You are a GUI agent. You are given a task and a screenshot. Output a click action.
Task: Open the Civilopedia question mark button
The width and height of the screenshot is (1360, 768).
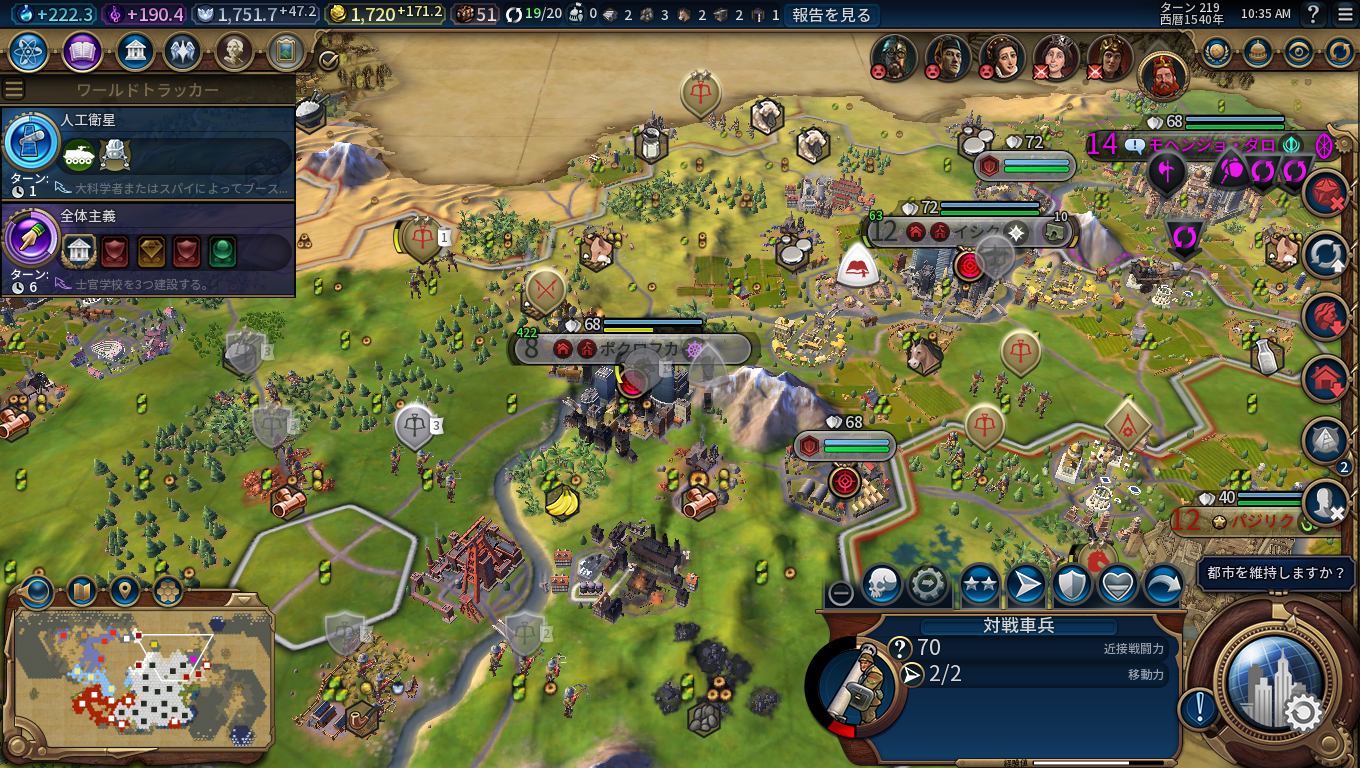(1313, 14)
